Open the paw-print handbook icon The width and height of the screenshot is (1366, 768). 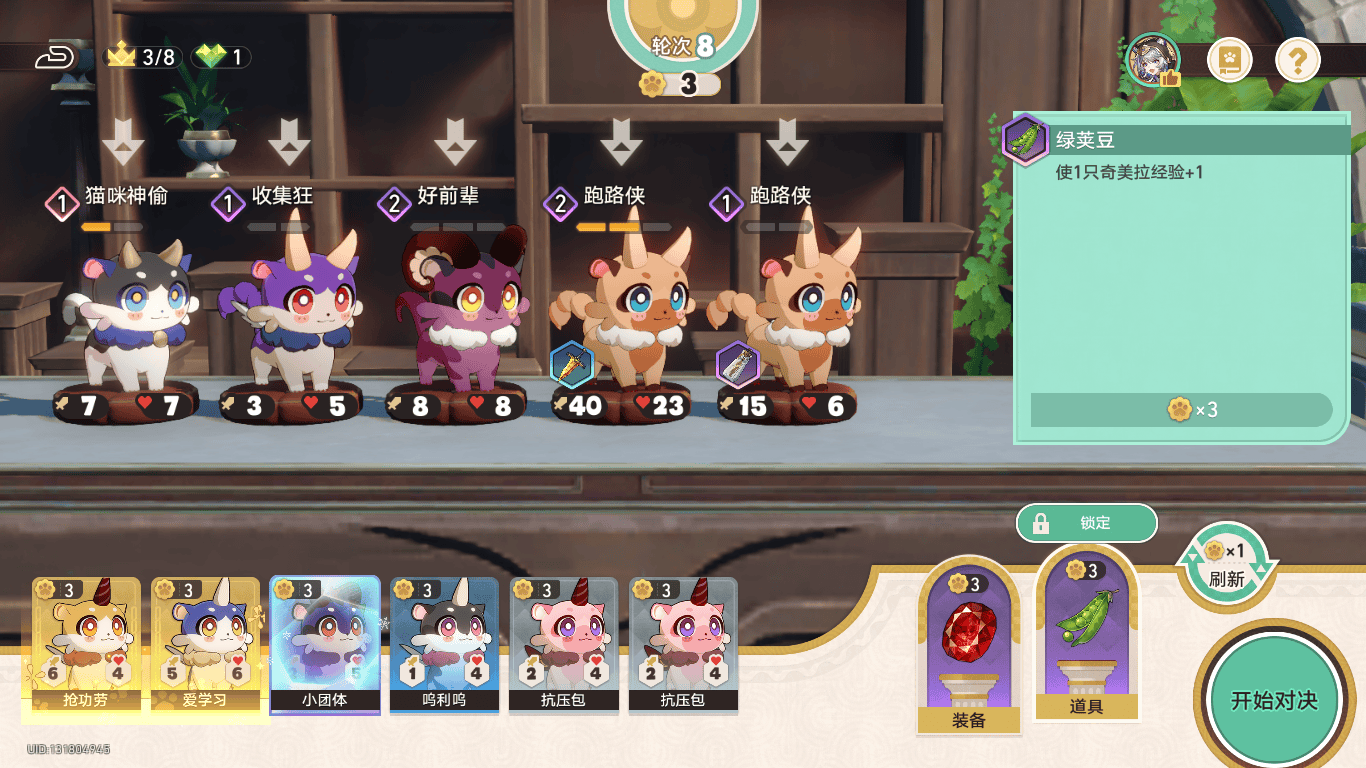1229,62
